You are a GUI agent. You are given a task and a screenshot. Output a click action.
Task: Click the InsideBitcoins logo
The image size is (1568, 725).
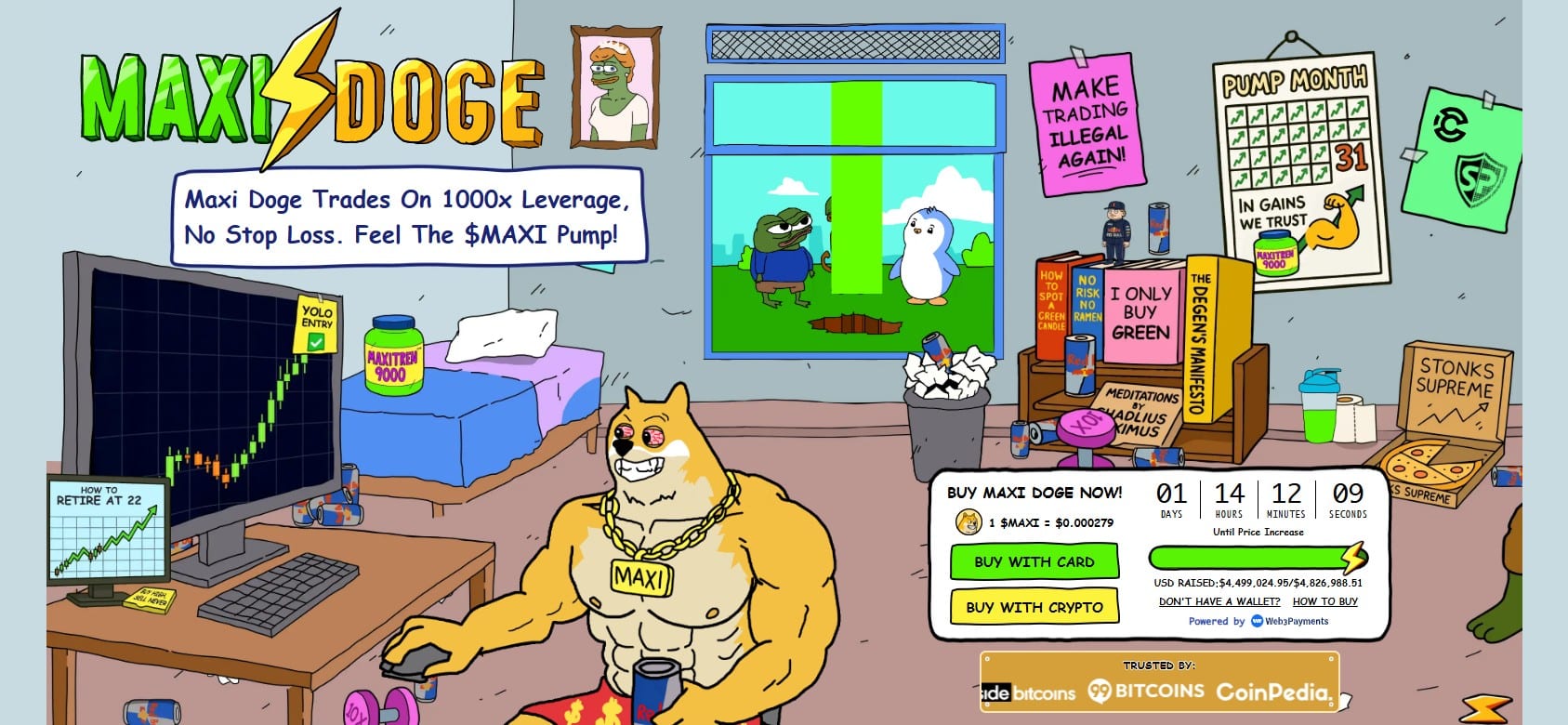1027,692
